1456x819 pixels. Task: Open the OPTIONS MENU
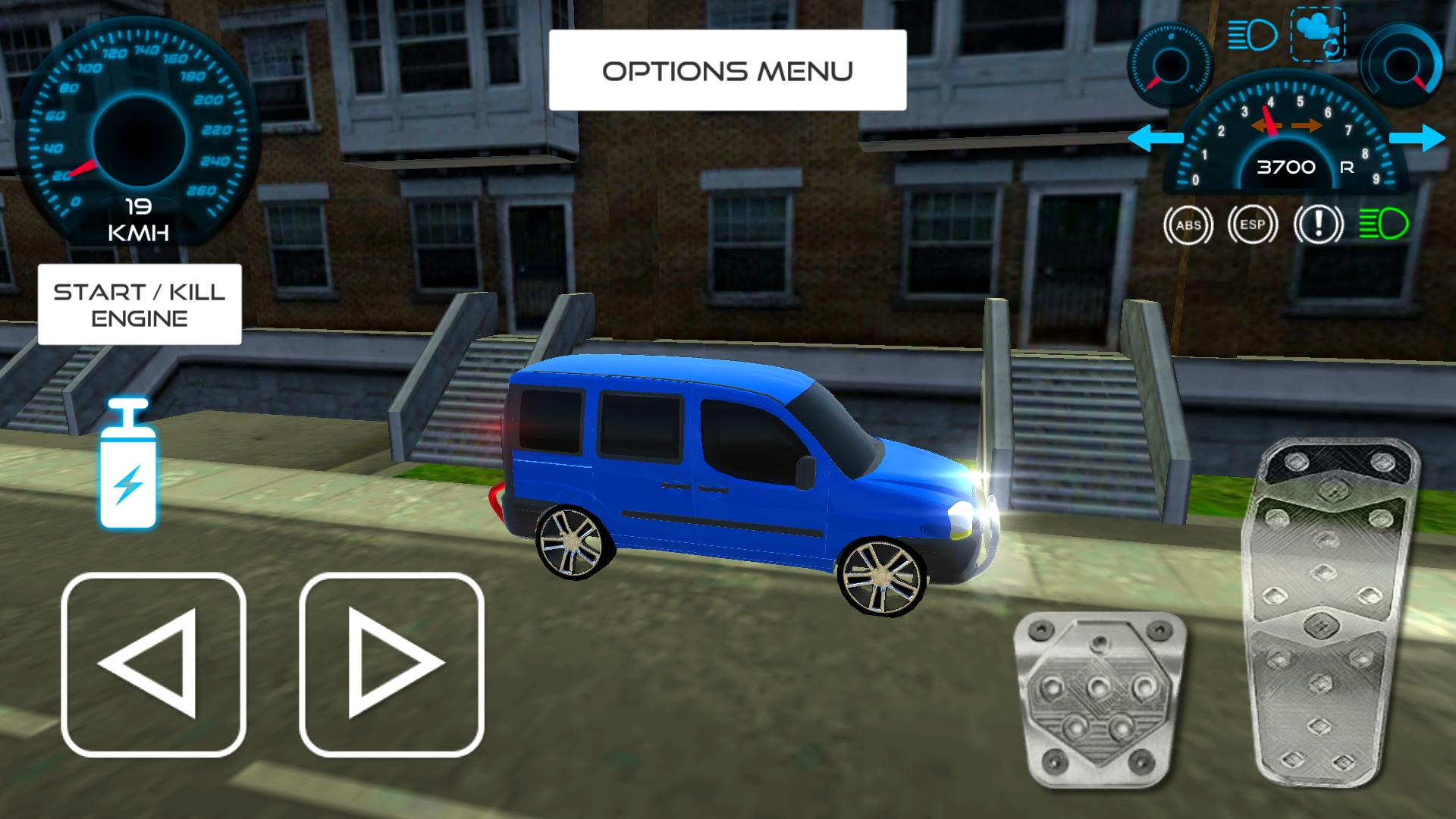pyautogui.click(x=727, y=70)
